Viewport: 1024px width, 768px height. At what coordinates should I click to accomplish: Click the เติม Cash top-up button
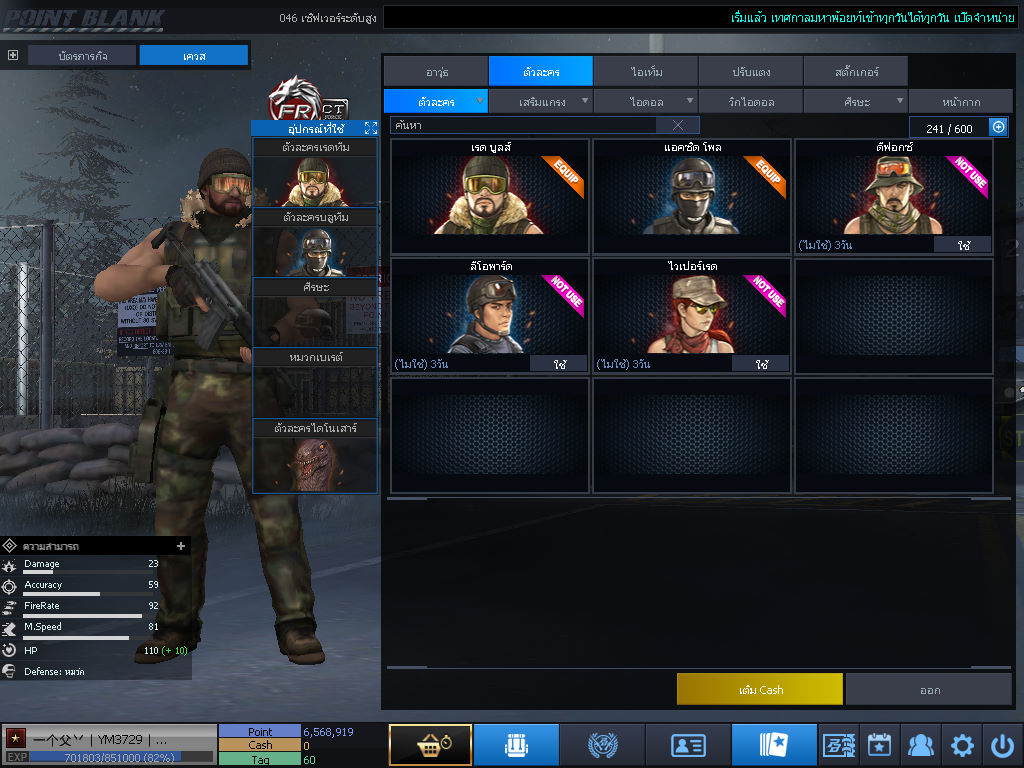coord(759,689)
